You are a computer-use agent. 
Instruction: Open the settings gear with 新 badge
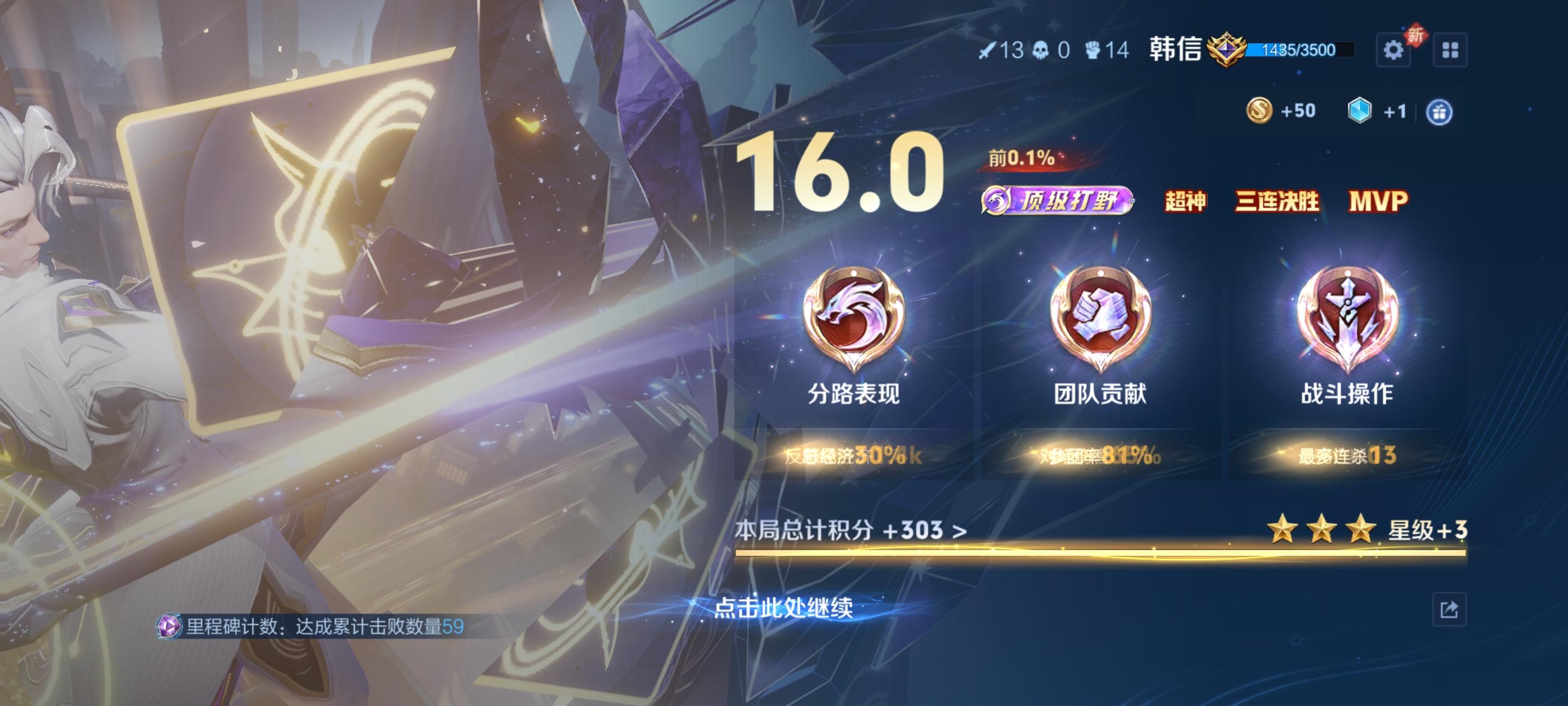pos(1394,49)
